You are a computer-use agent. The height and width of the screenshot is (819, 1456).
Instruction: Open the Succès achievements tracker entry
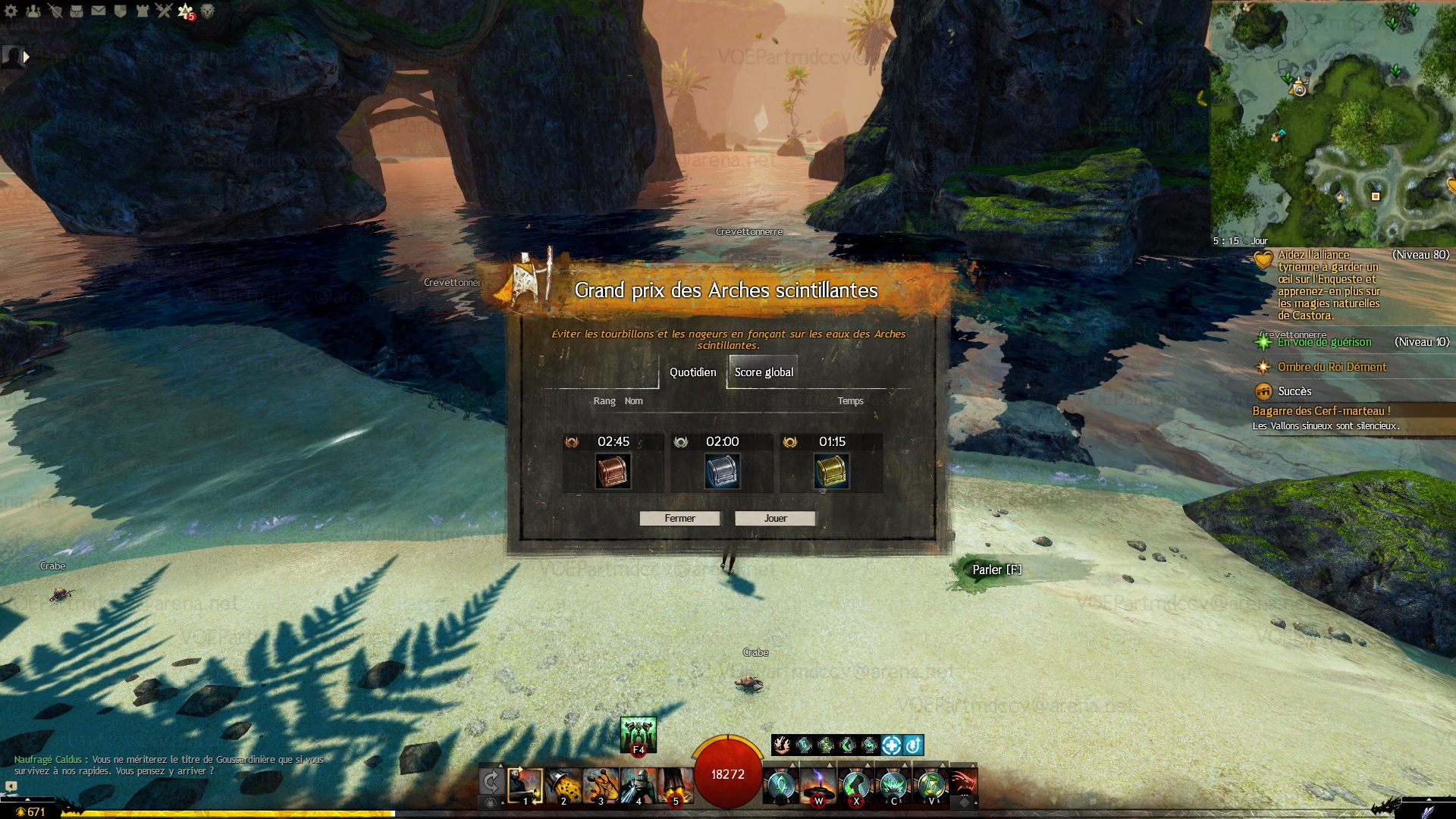pos(1294,391)
